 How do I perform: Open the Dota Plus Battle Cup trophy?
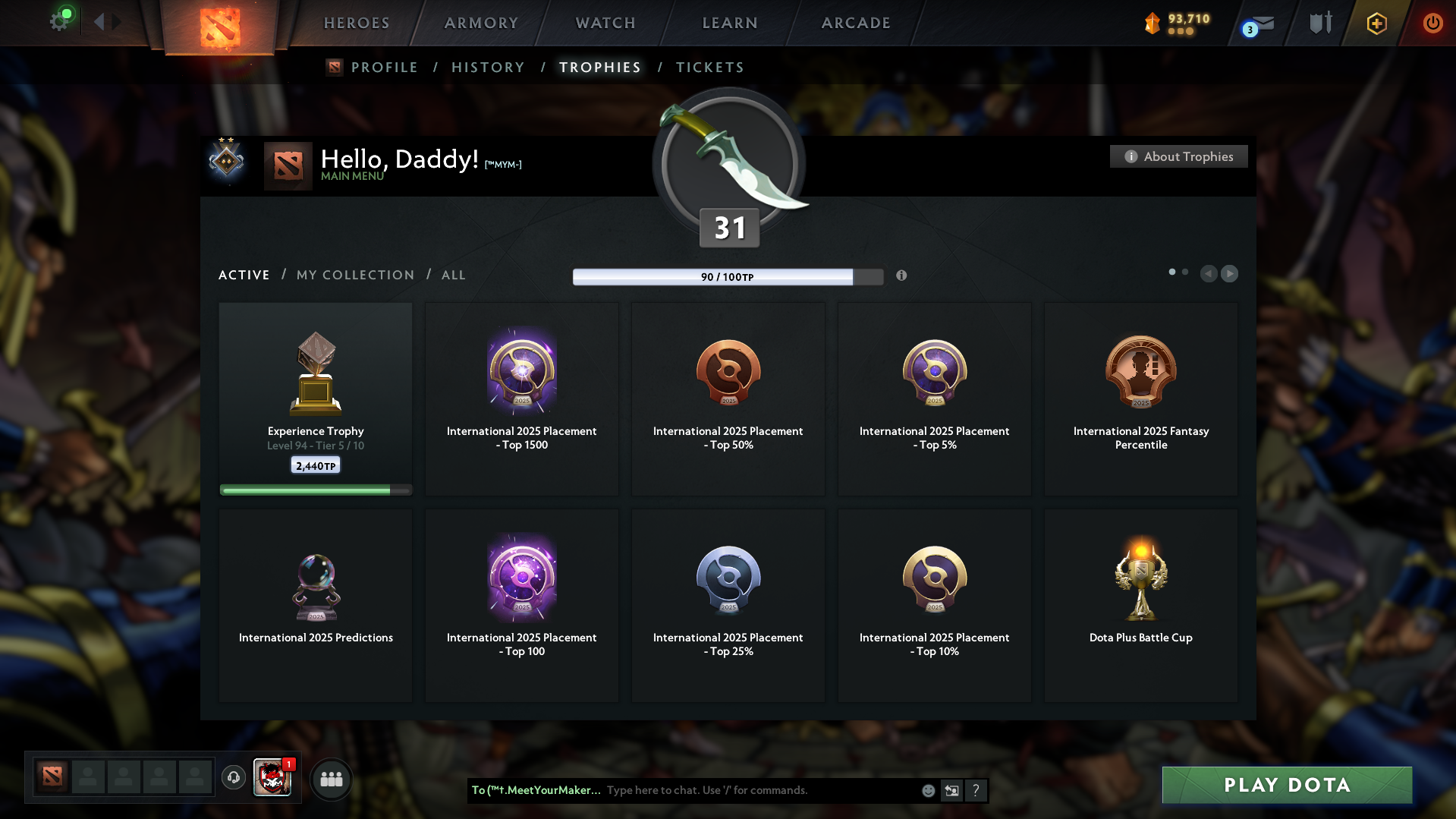point(1140,605)
